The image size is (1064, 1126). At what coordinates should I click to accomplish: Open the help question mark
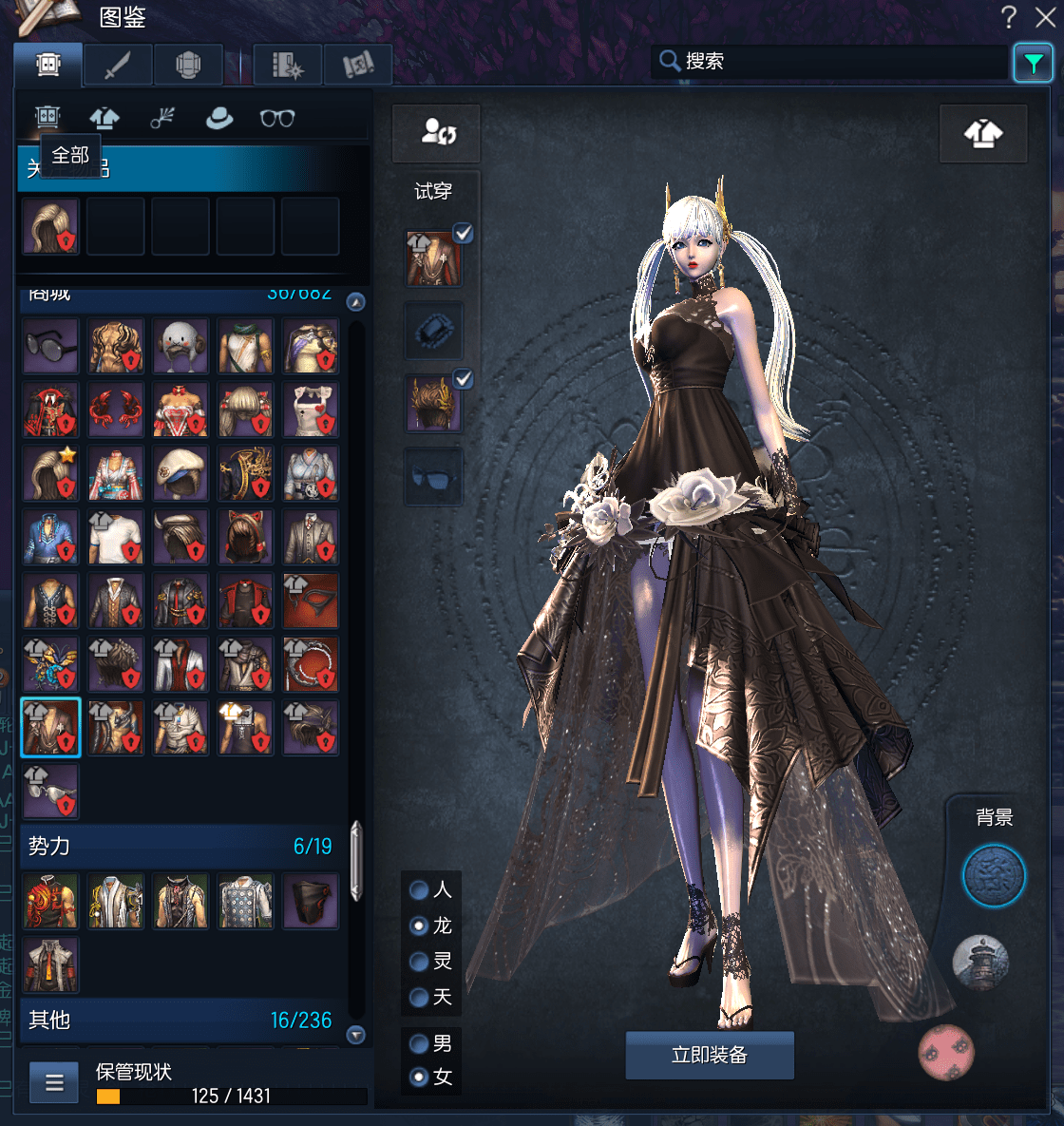tap(1009, 17)
